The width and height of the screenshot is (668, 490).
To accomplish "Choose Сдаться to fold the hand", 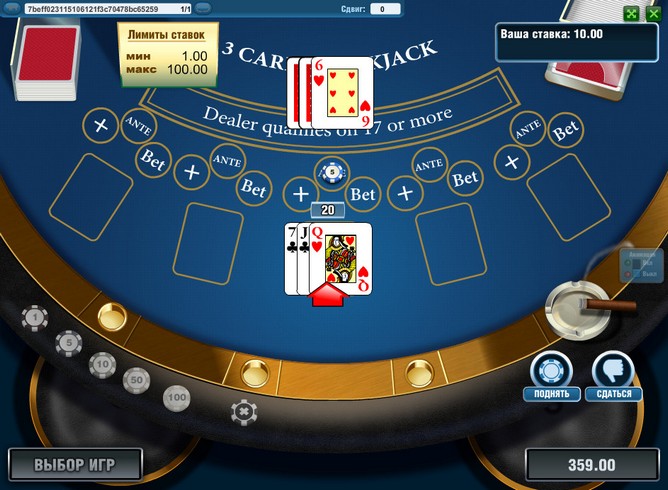I will (613, 370).
